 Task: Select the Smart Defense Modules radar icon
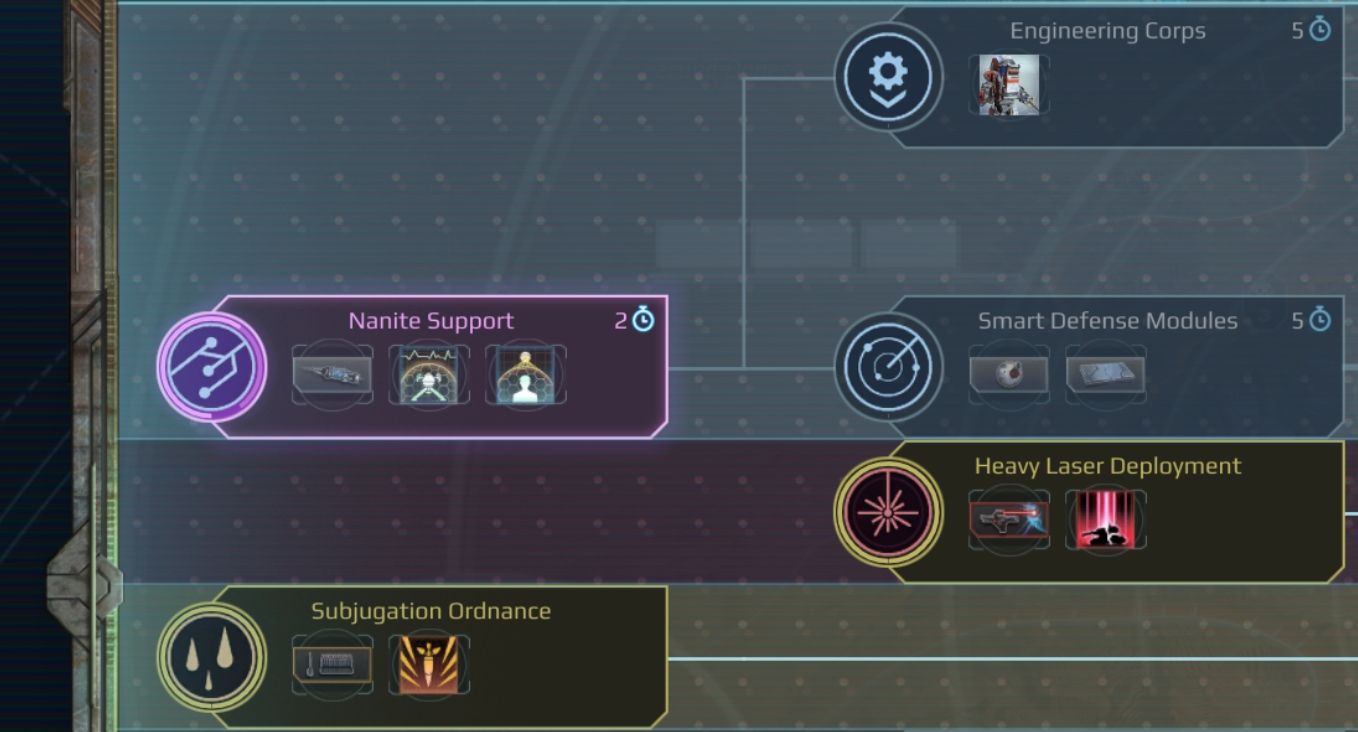coord(887,367)
